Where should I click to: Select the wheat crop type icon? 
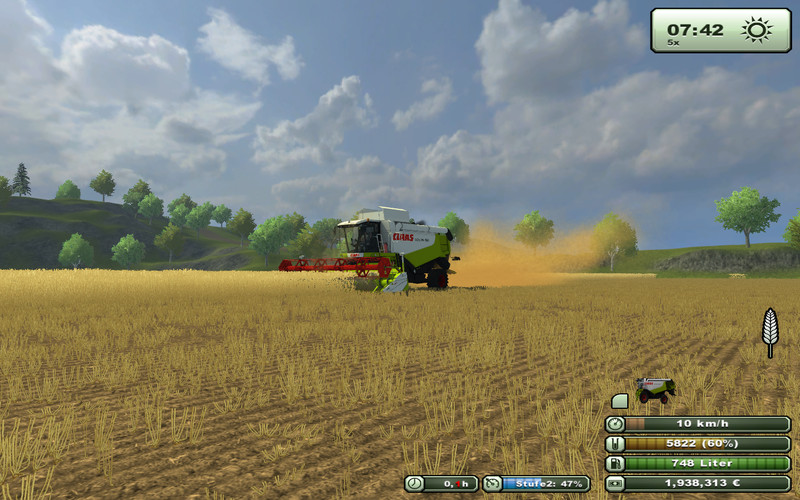(x=770, y=331)
